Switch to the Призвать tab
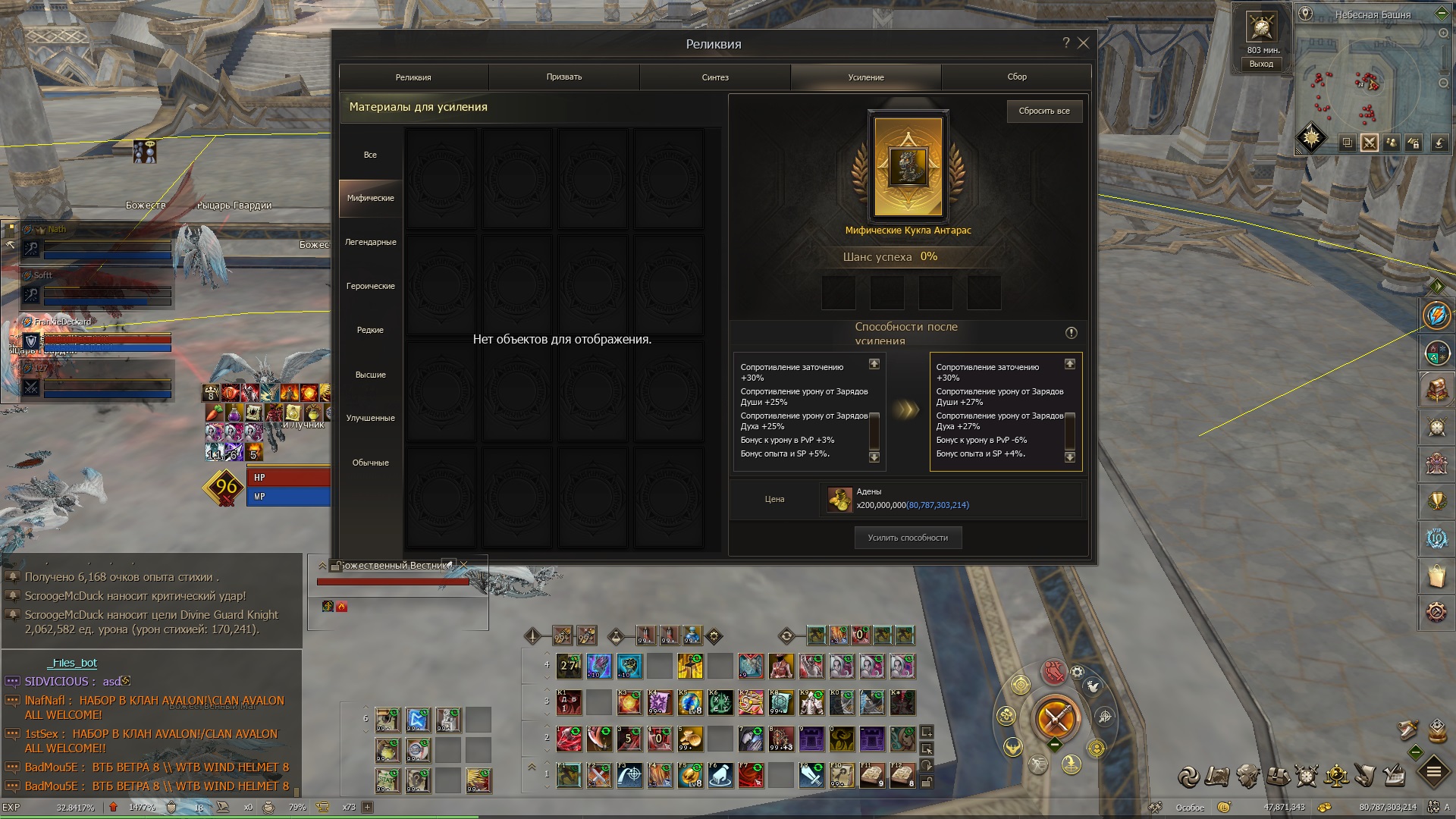Screen dimensions: 1456x819 [564, 77]
